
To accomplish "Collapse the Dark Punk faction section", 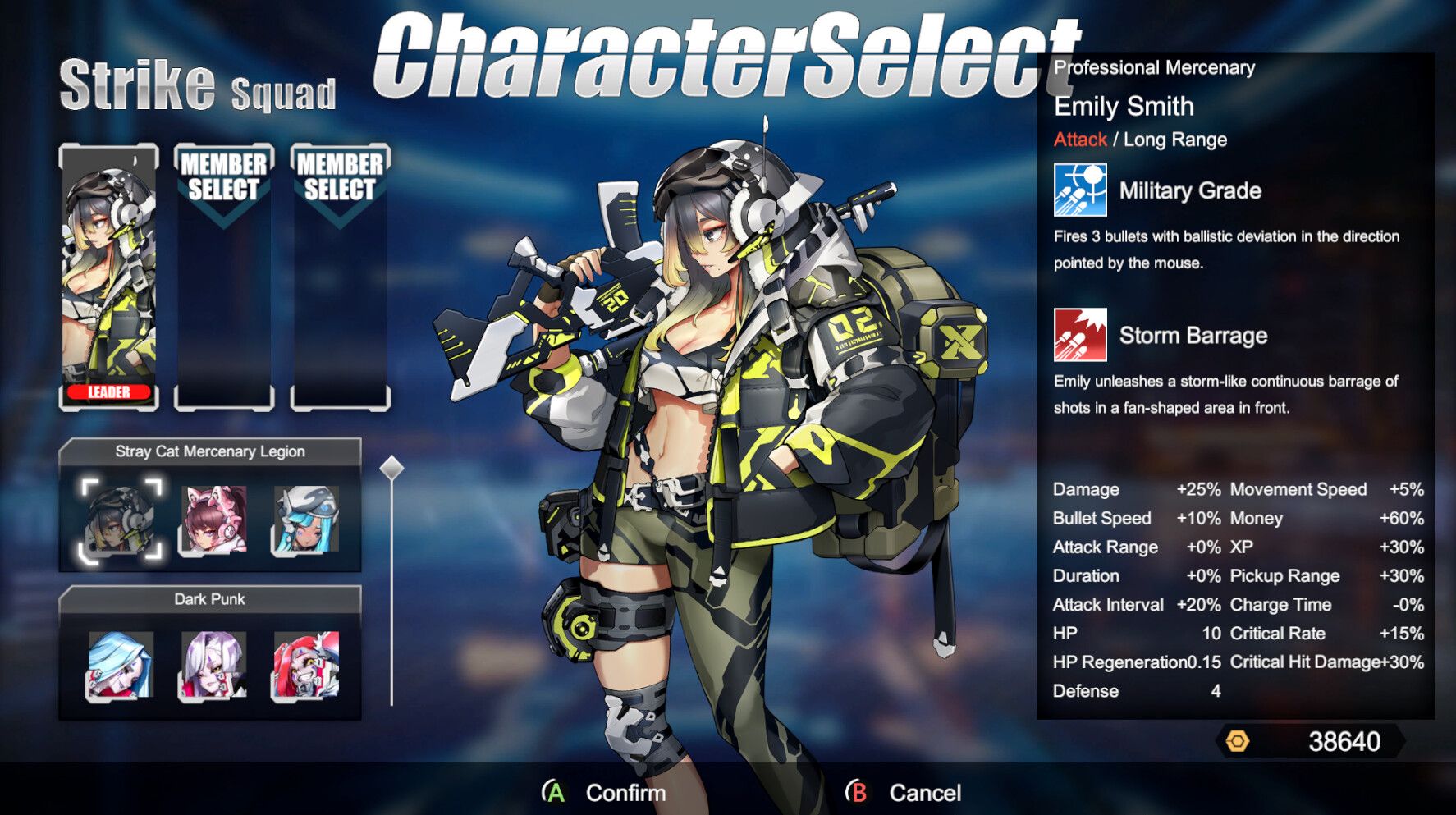I will 211,599.
